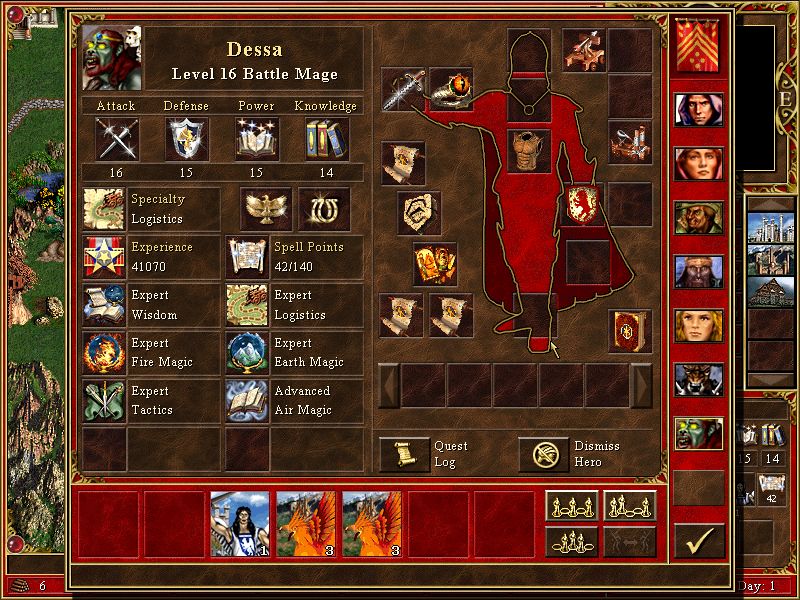Image resolution: width=800 pixels, height=600 pixels.
Task: Dismiss Hero button
Action: point(543,455)
